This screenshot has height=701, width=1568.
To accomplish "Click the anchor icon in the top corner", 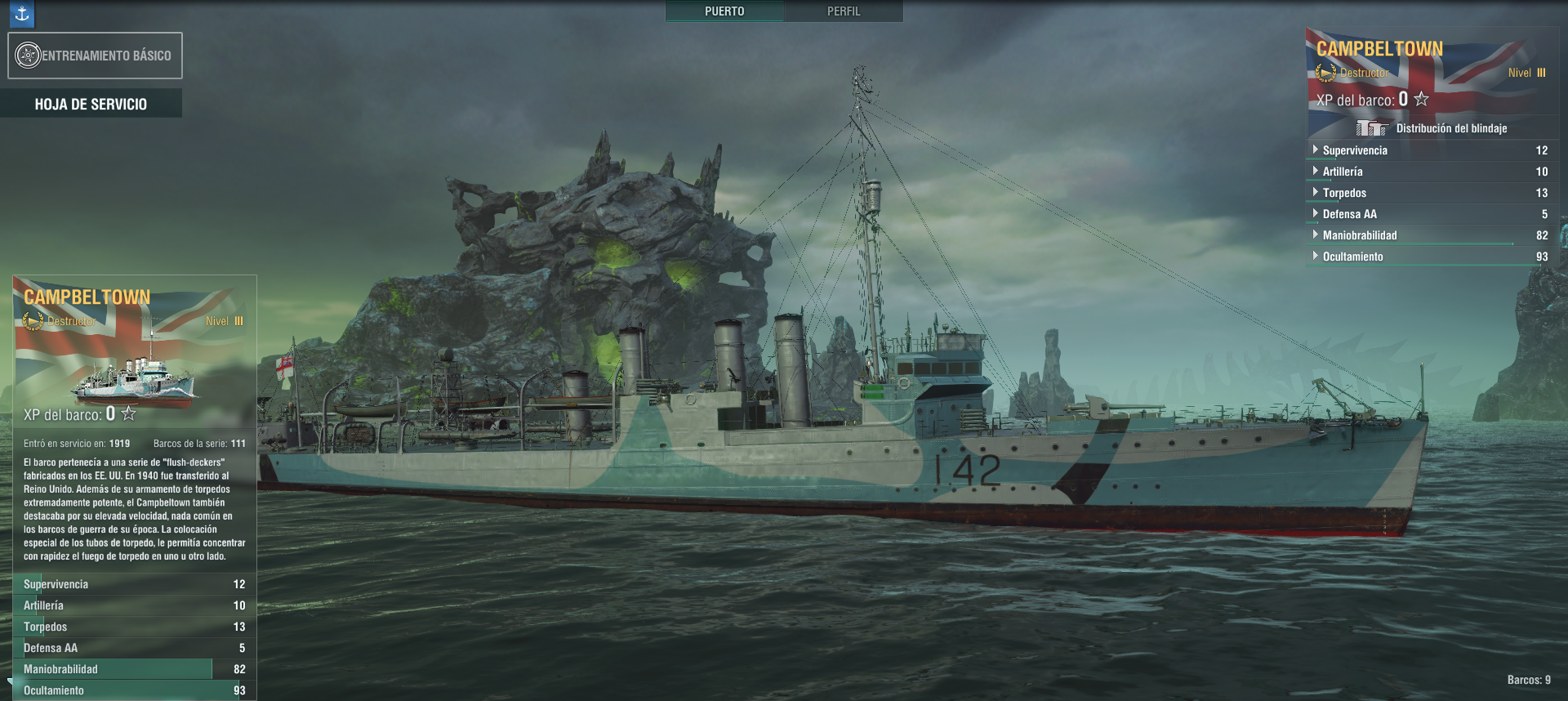I will [x=22, y=13].
